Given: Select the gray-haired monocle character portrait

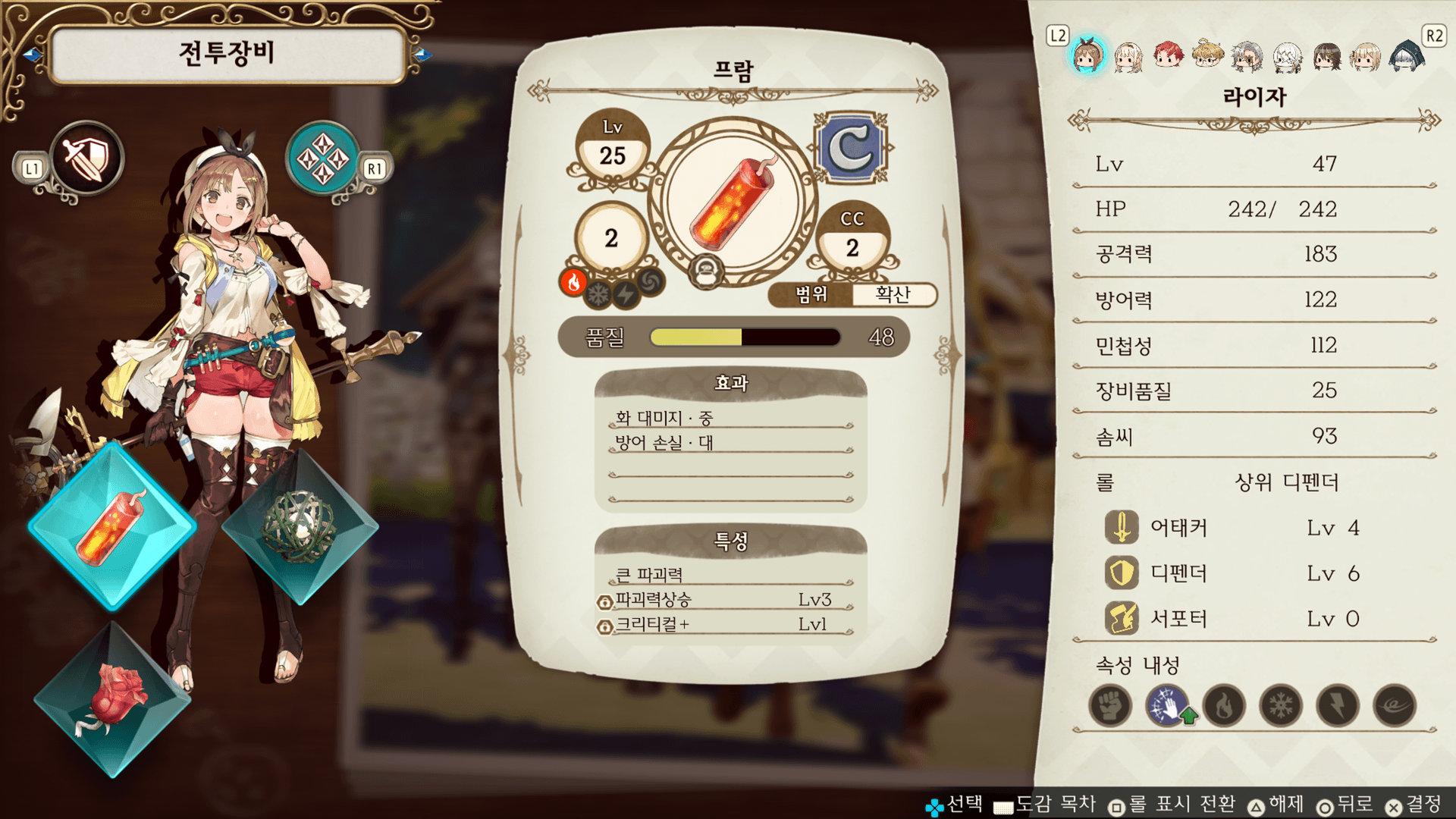Looking at the screenshot, I should 1247,56.
